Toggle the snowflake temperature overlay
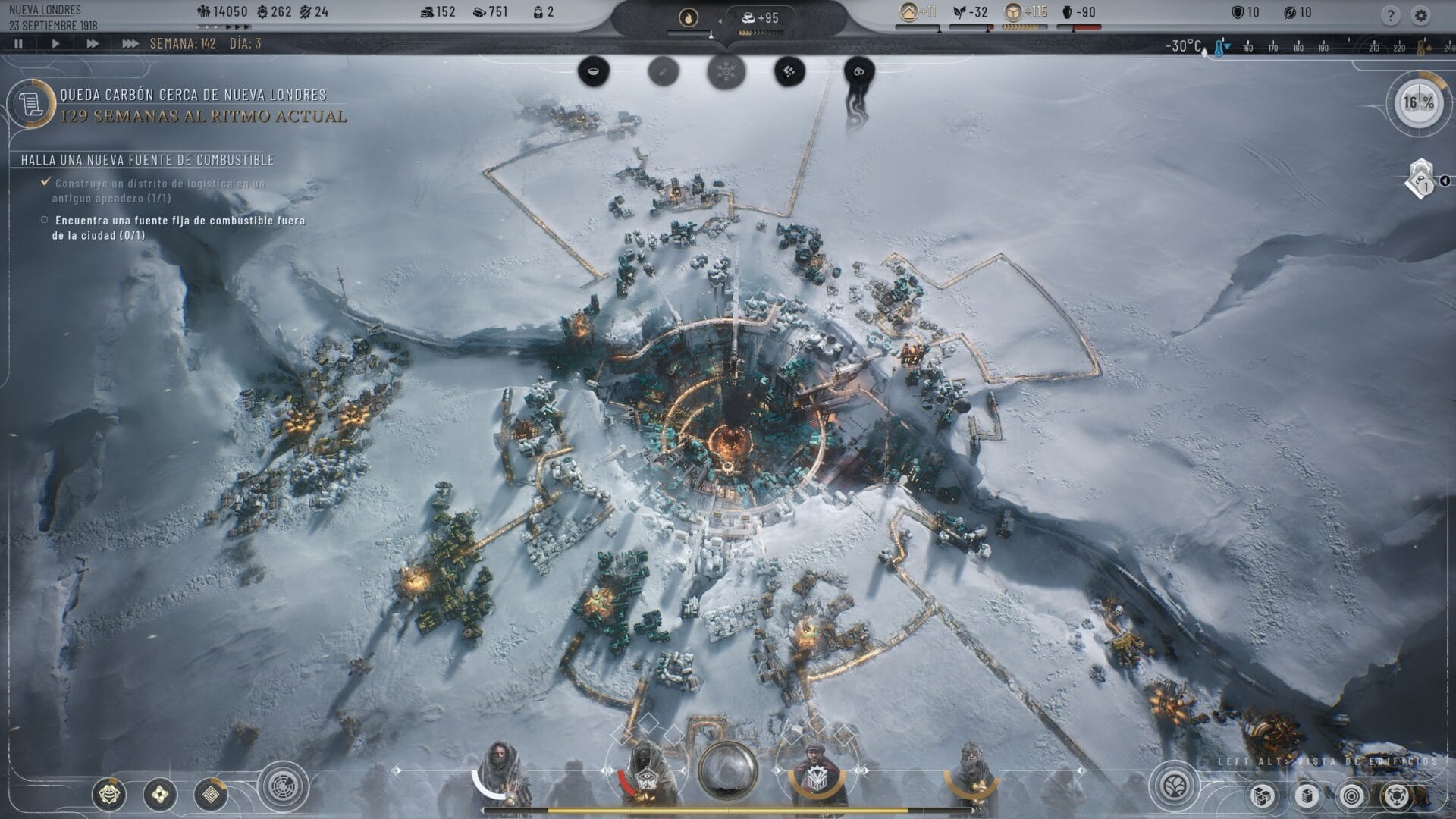 point(724,71)
